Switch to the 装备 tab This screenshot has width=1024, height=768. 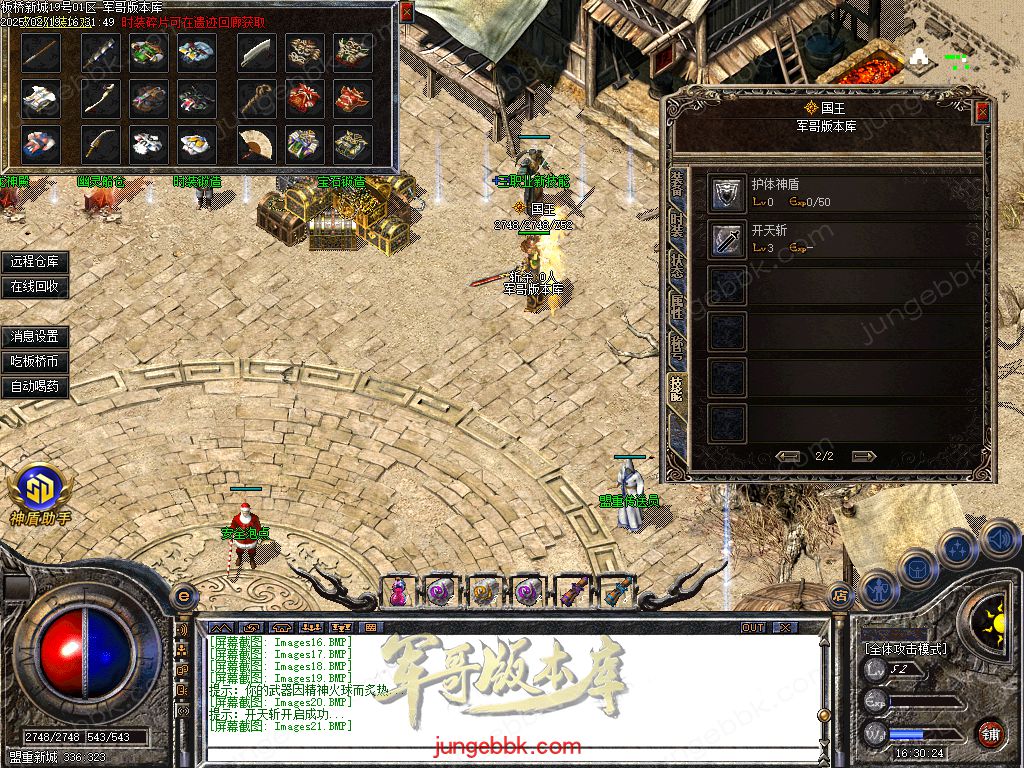[677, 187]
